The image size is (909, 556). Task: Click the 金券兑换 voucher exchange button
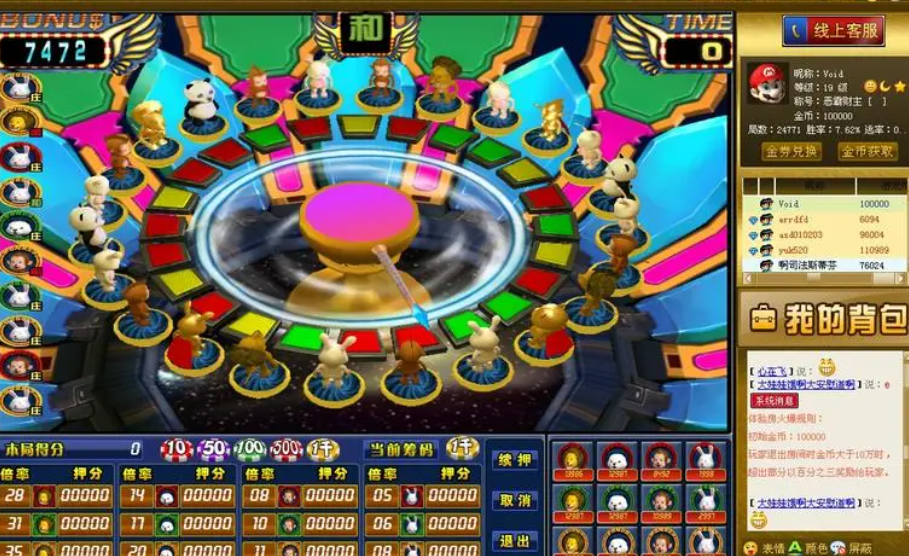point(792,152)
